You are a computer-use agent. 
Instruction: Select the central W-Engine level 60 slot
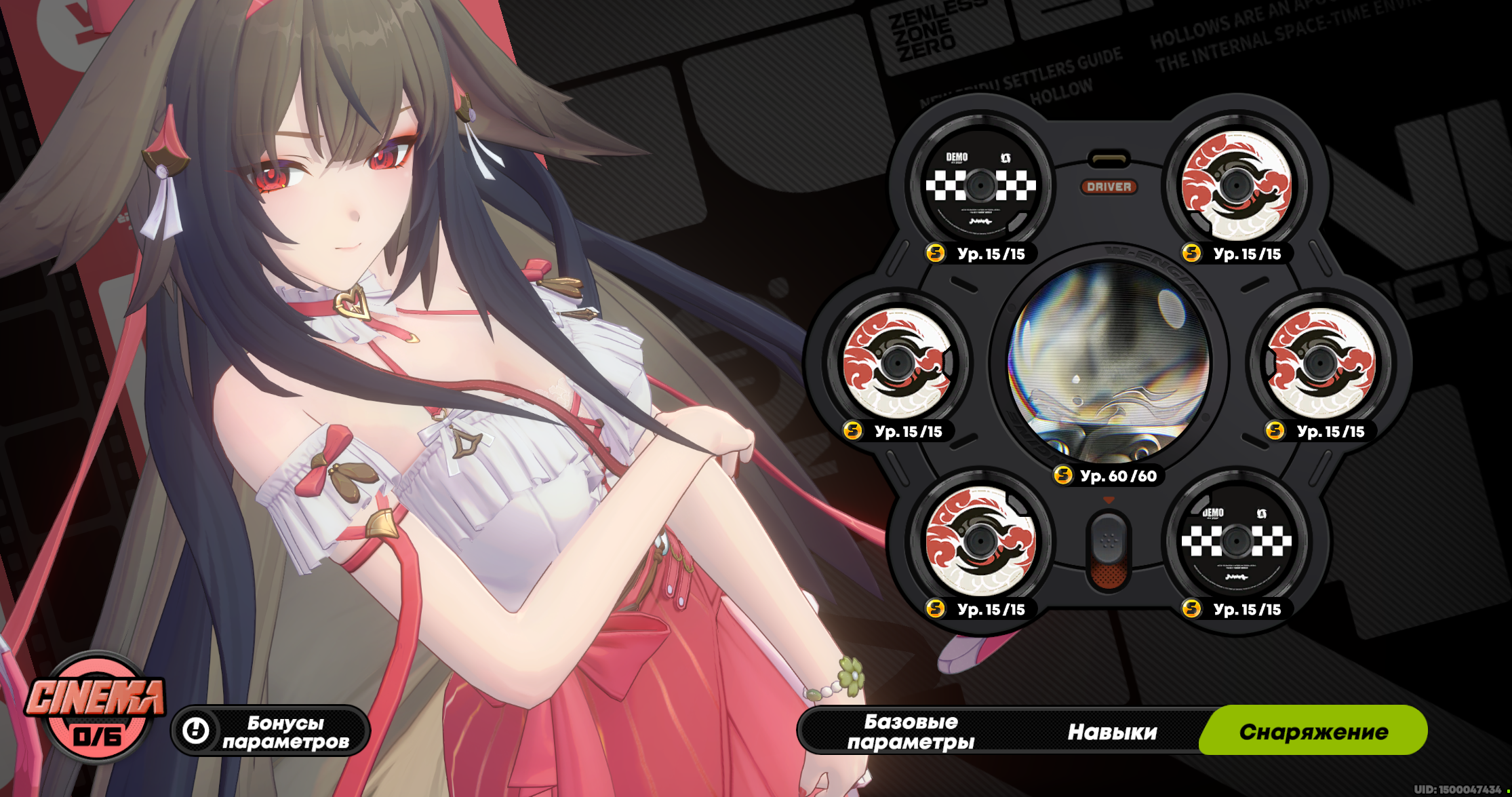[1109, 363]
